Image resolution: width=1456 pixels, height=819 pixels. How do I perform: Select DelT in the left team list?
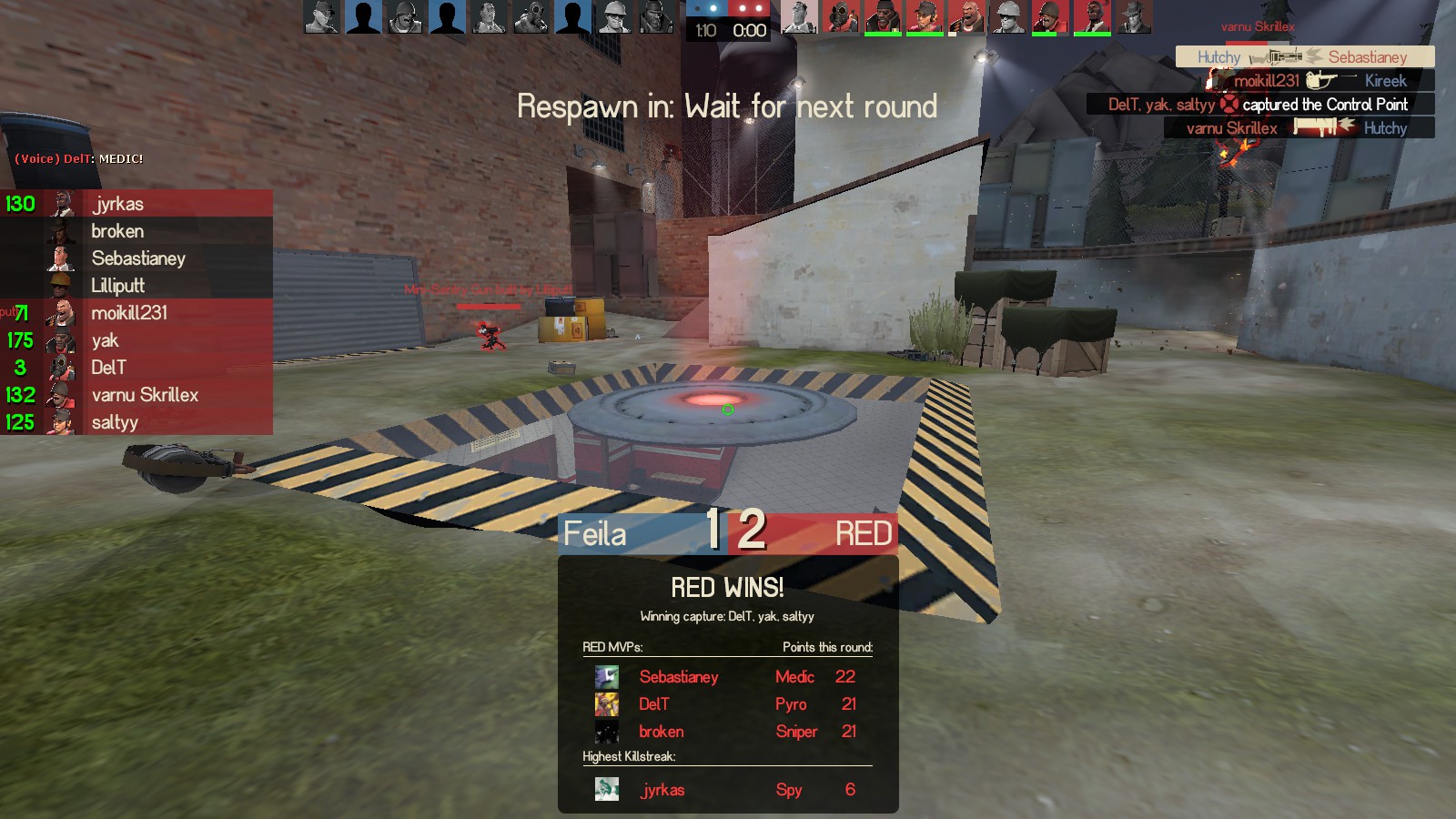[x=108, y=368]
